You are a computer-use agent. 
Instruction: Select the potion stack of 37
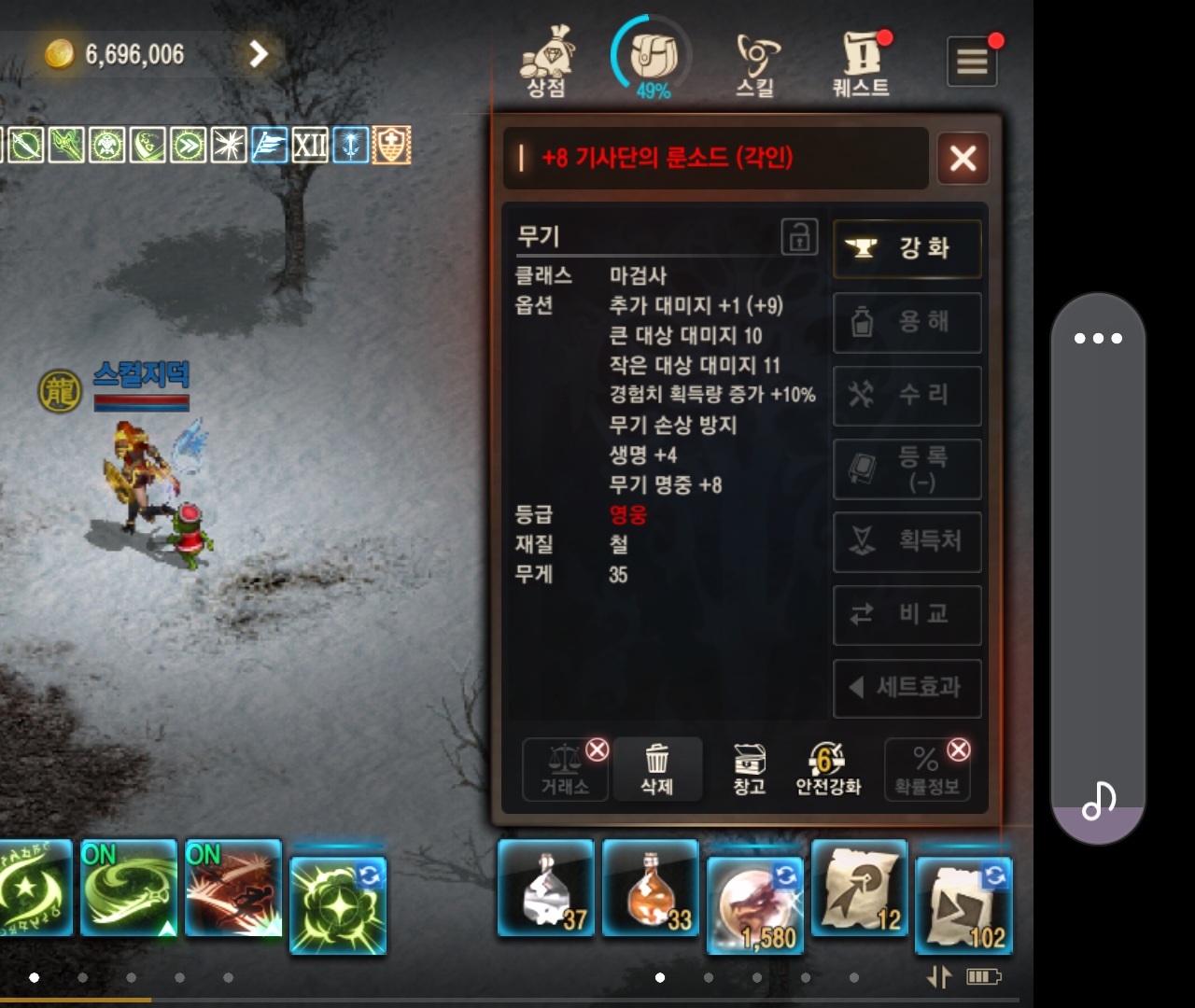[x=545, y=889]
